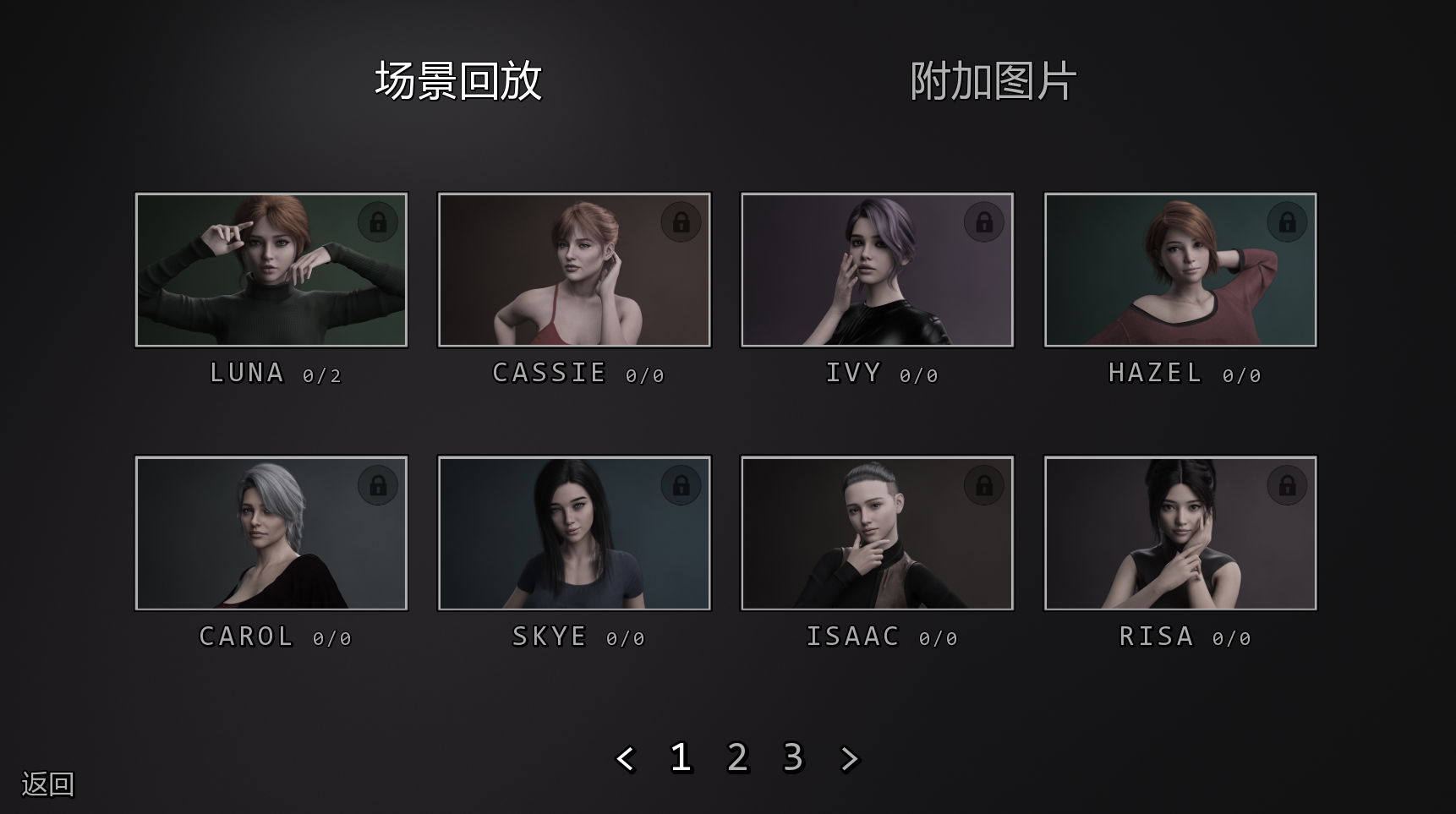Select page 1 of the gallery
This screenshot has width=1456, height=814.
click(x=681, y=757)
